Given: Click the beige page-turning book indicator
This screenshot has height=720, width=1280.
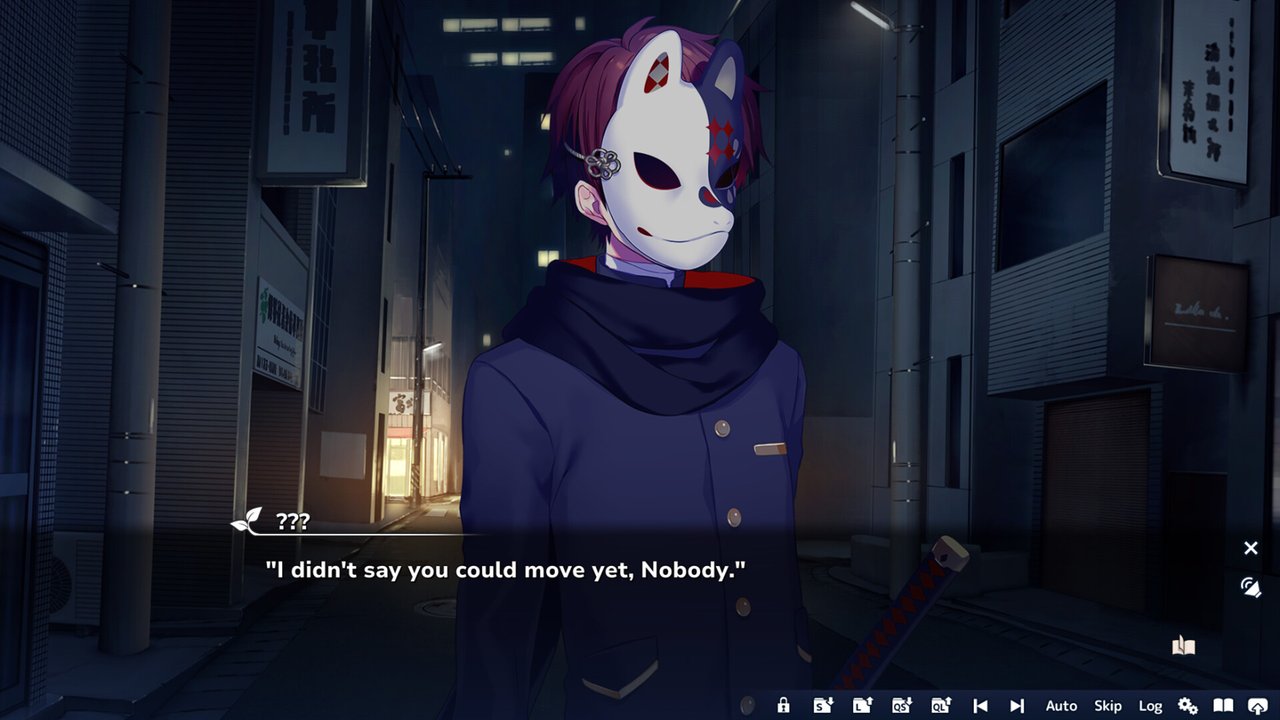Looking at the screenshot, I should 1183,646.
